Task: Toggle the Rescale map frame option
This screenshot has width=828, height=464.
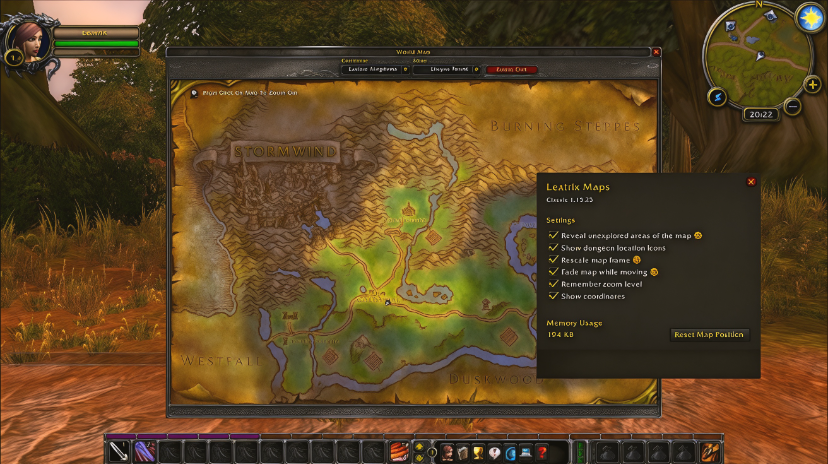Action: pos(553,259)
